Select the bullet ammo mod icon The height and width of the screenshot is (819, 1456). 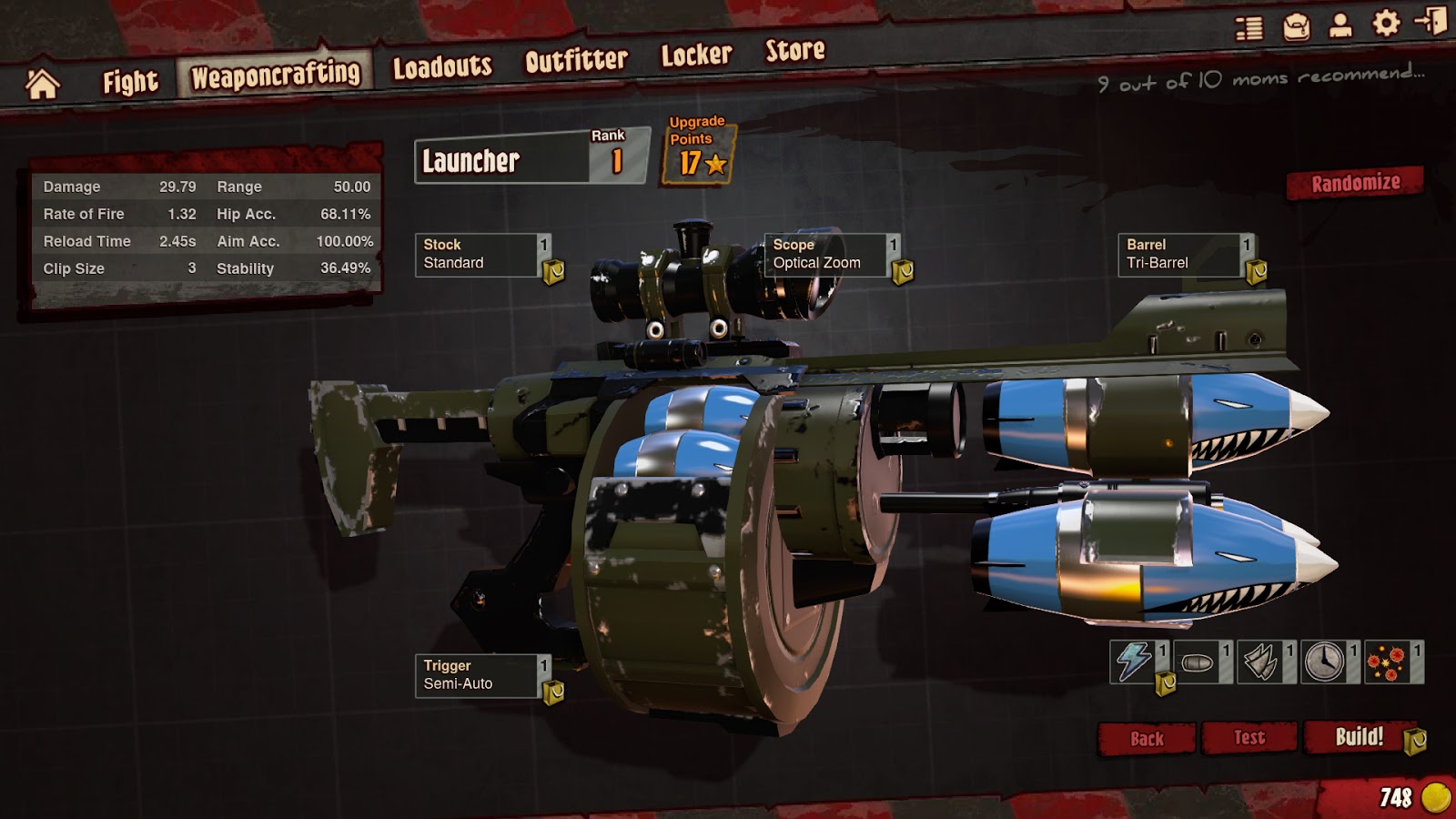1199,663
